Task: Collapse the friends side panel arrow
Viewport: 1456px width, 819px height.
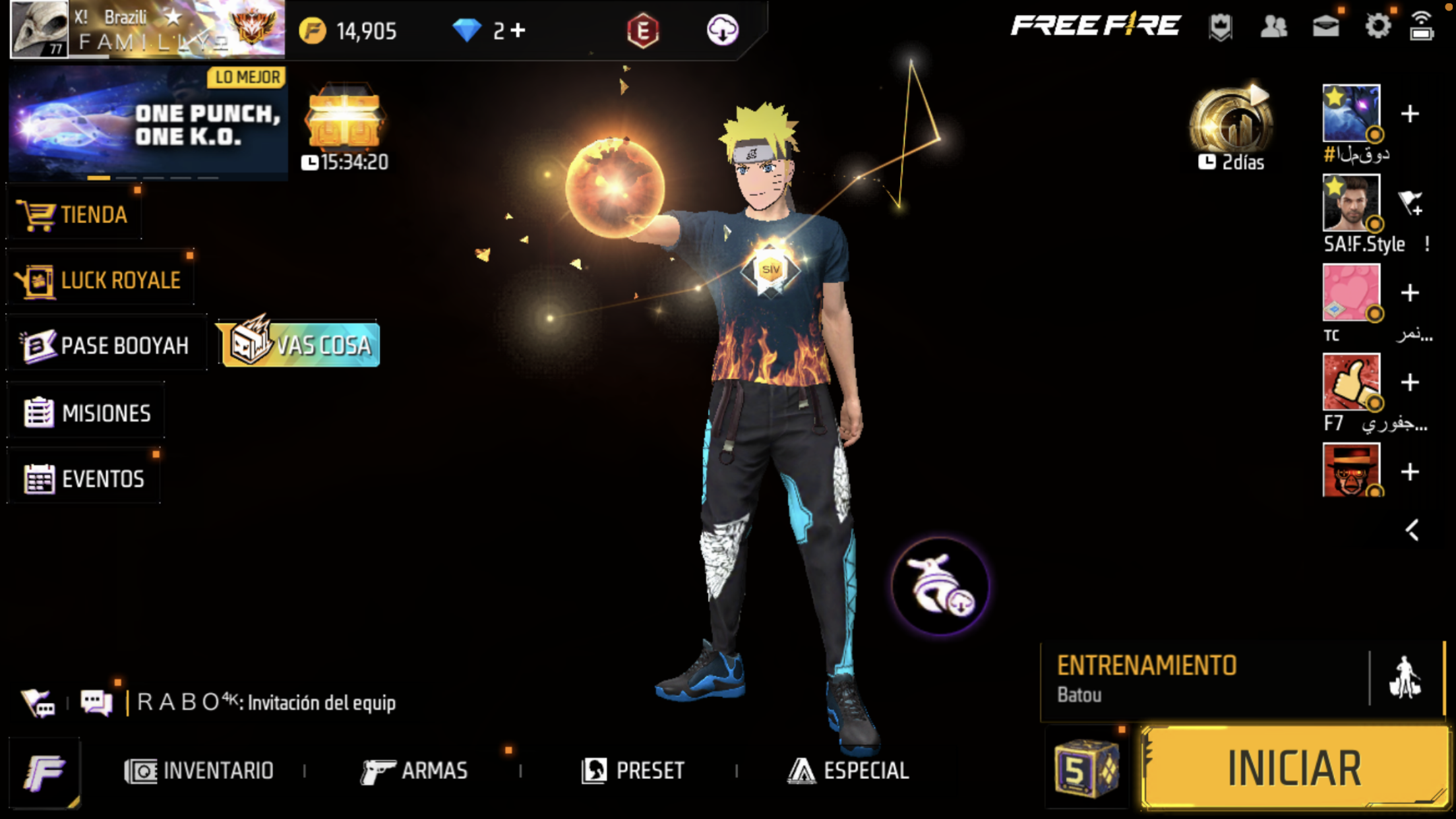Action: tap(1412, 530)
